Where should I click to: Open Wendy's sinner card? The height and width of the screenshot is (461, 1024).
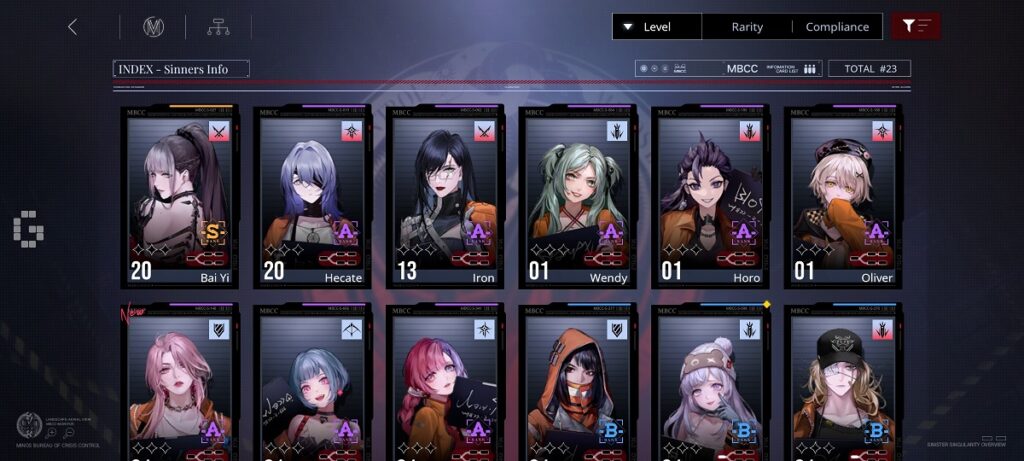pos(577,197)
